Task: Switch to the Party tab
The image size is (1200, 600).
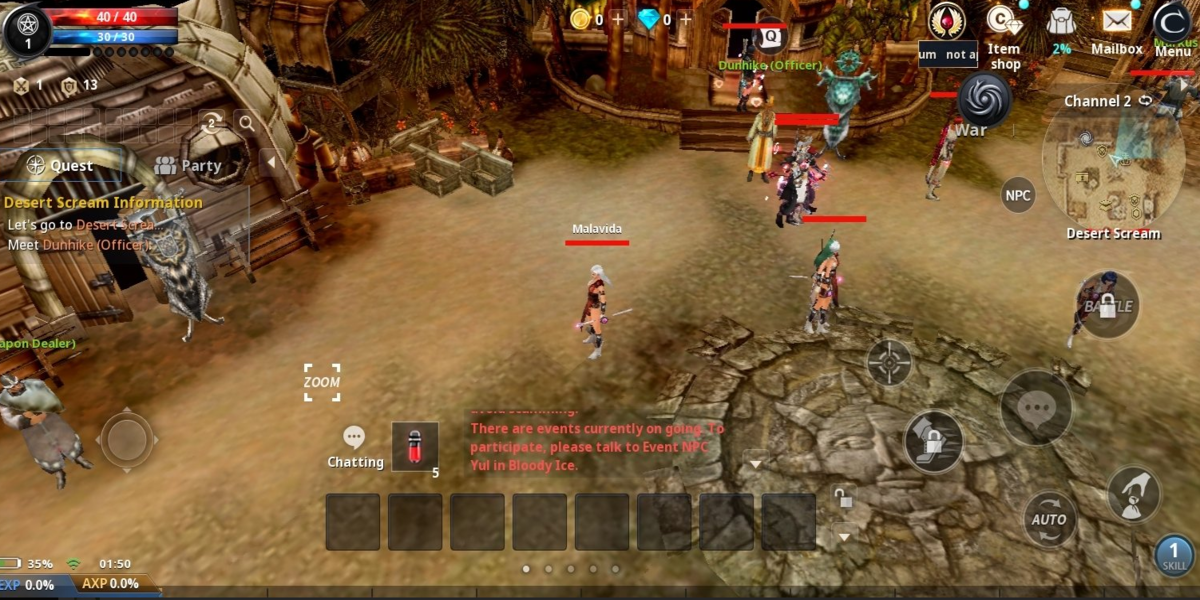Action: (188, 165)
